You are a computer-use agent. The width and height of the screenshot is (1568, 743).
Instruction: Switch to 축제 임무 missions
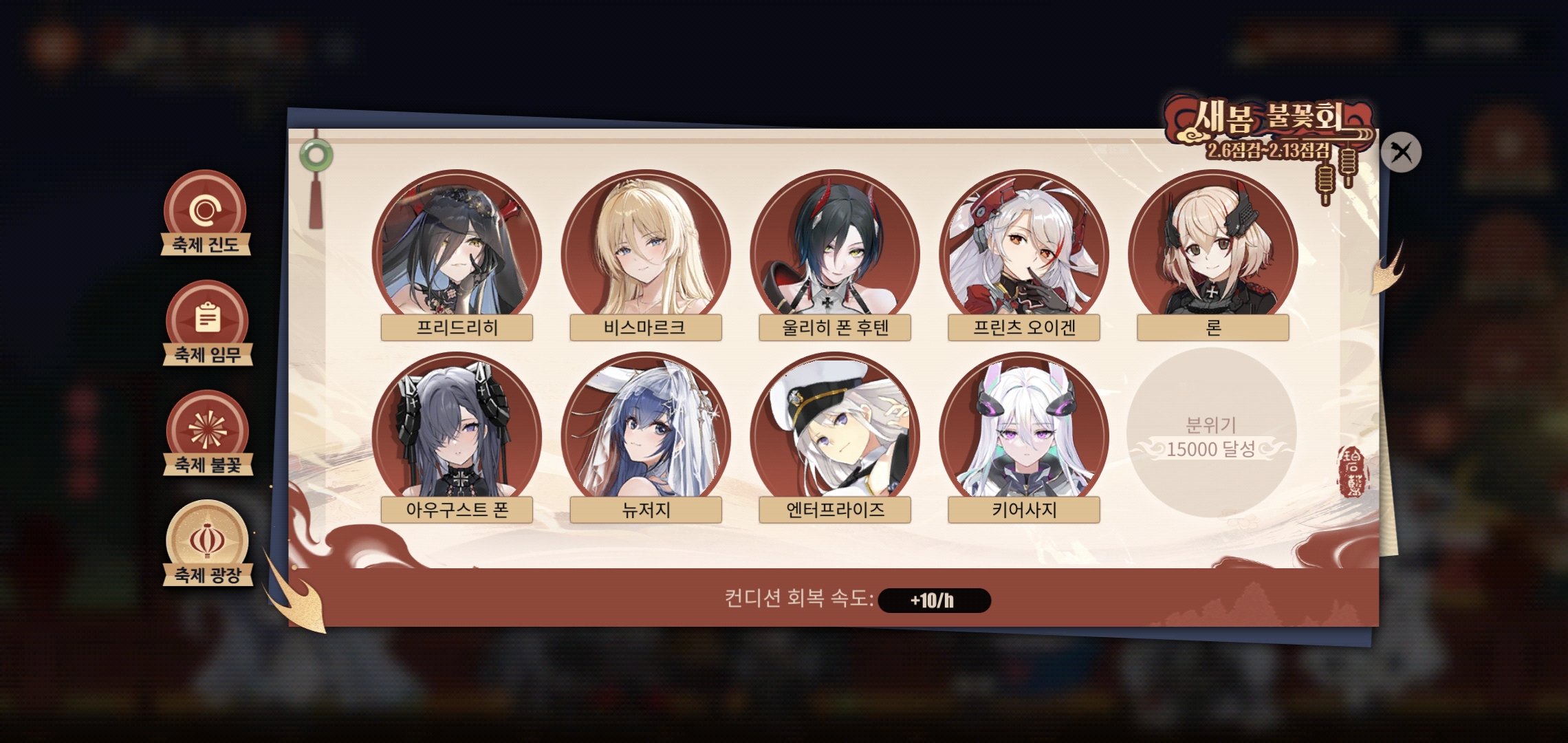point(208,323)
